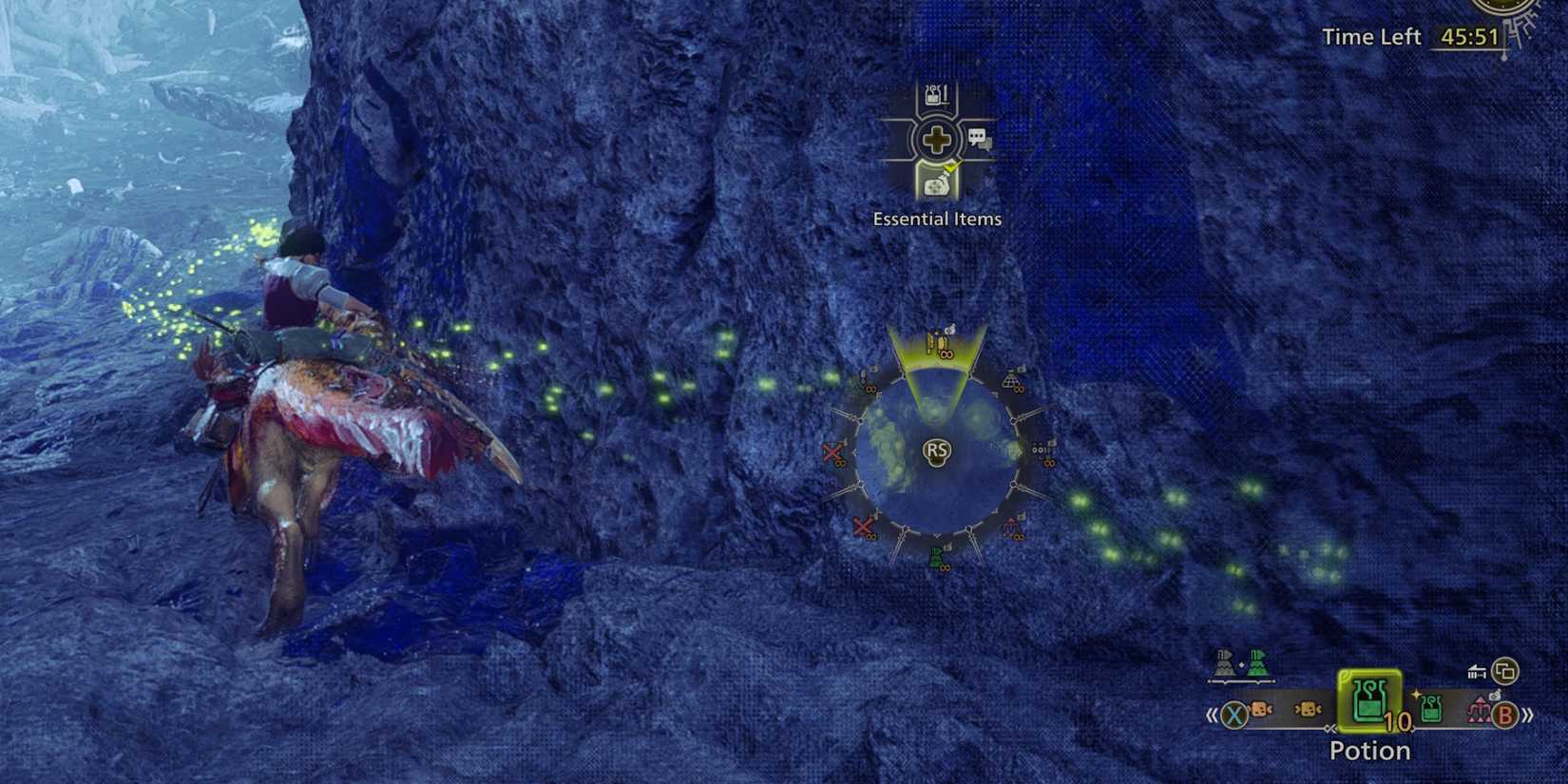Click the B button slot on the item bar
Image resolution: width=1568 pixels, height=784 pixels.
pyautogui.click(x=1505, y=715)
